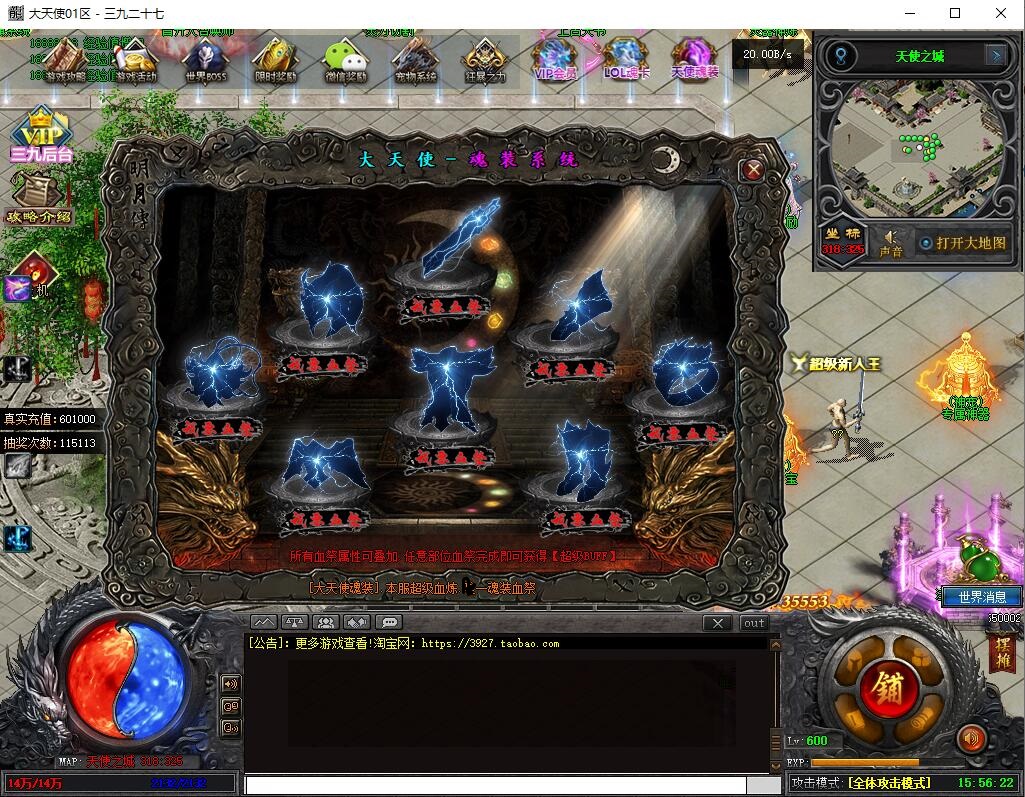Focus the chat text input box

pyautogui.click(x=495, y=786)
